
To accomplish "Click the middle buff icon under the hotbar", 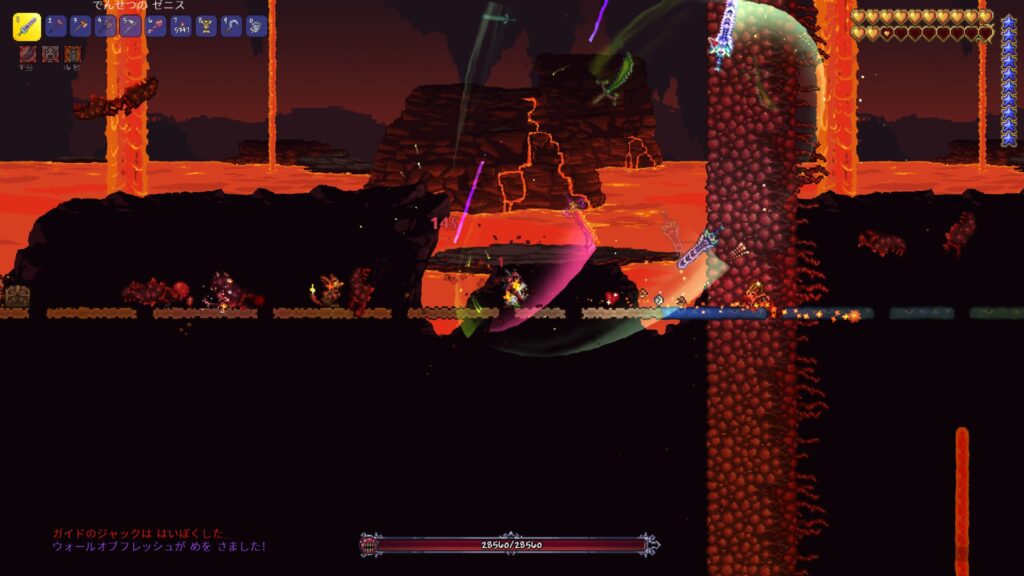I will 50,54.
